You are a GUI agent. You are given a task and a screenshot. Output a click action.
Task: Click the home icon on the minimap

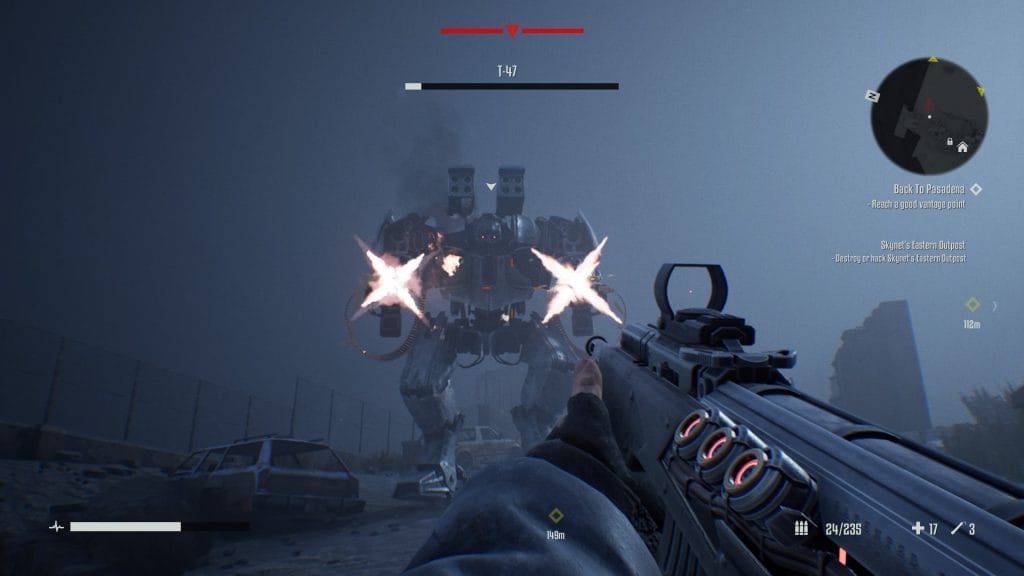click(962, 147)
